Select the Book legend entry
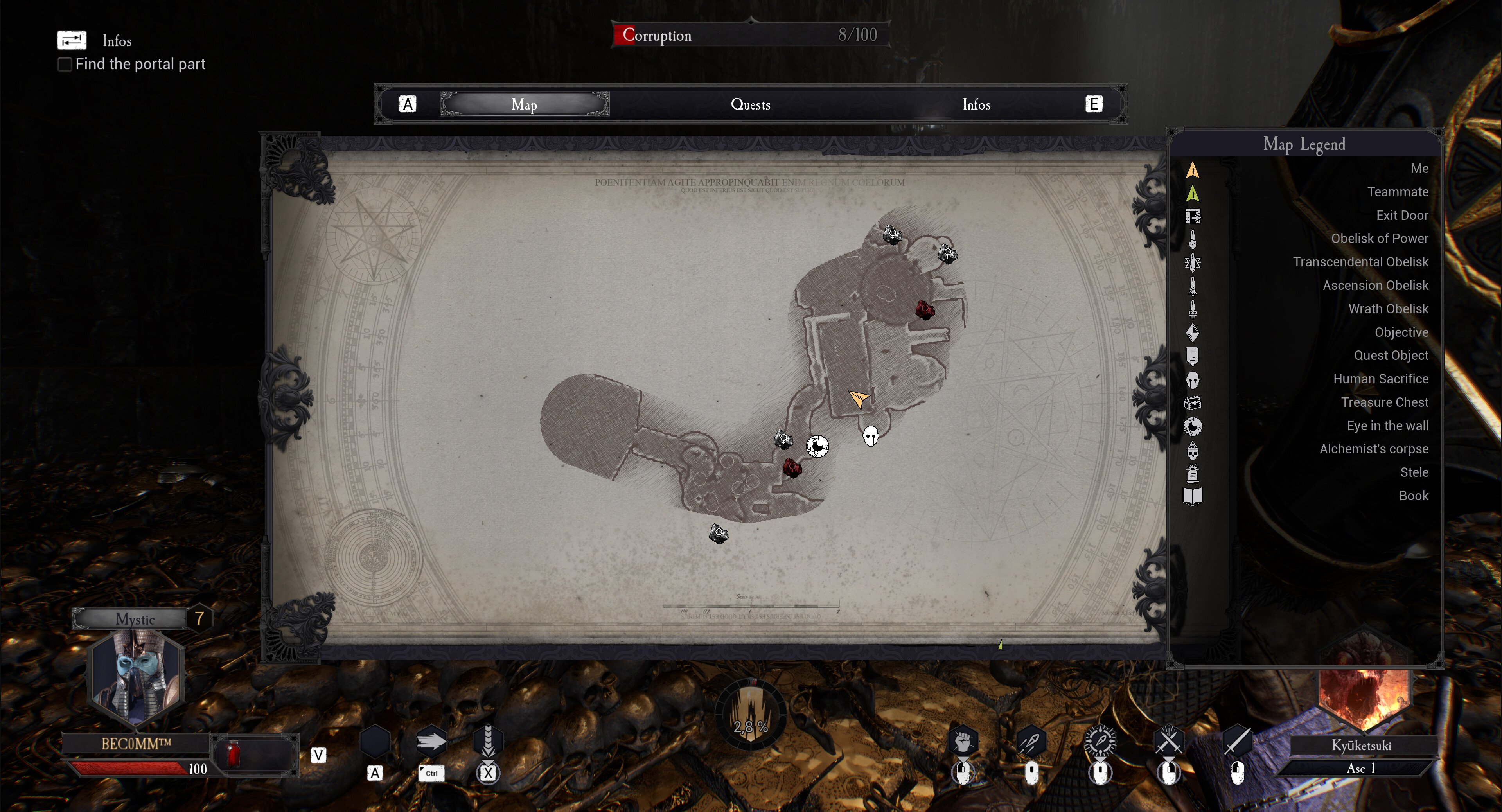 (x=1413, y=496)
